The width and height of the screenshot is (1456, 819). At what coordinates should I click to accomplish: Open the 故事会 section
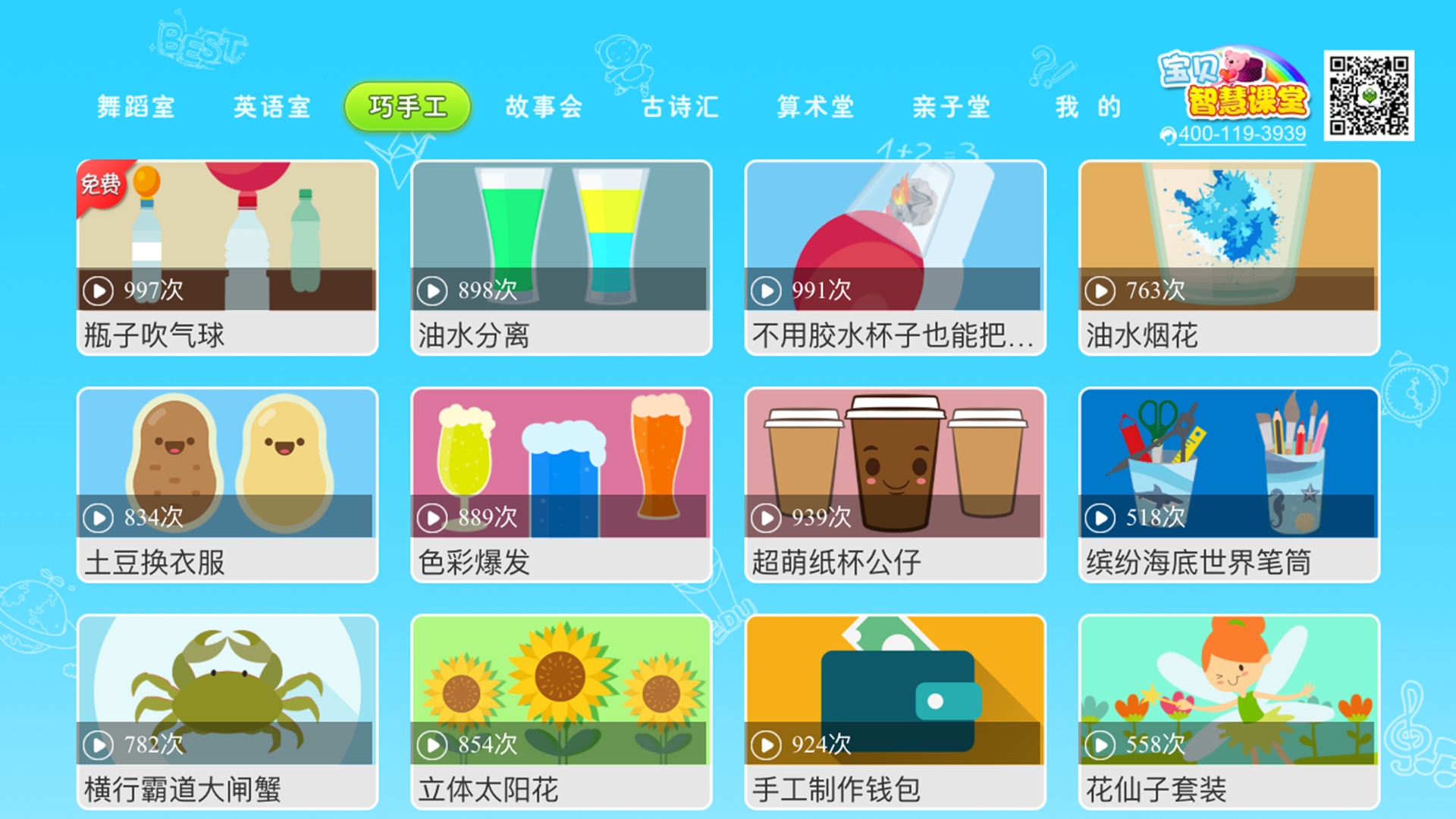click(544, 106)
